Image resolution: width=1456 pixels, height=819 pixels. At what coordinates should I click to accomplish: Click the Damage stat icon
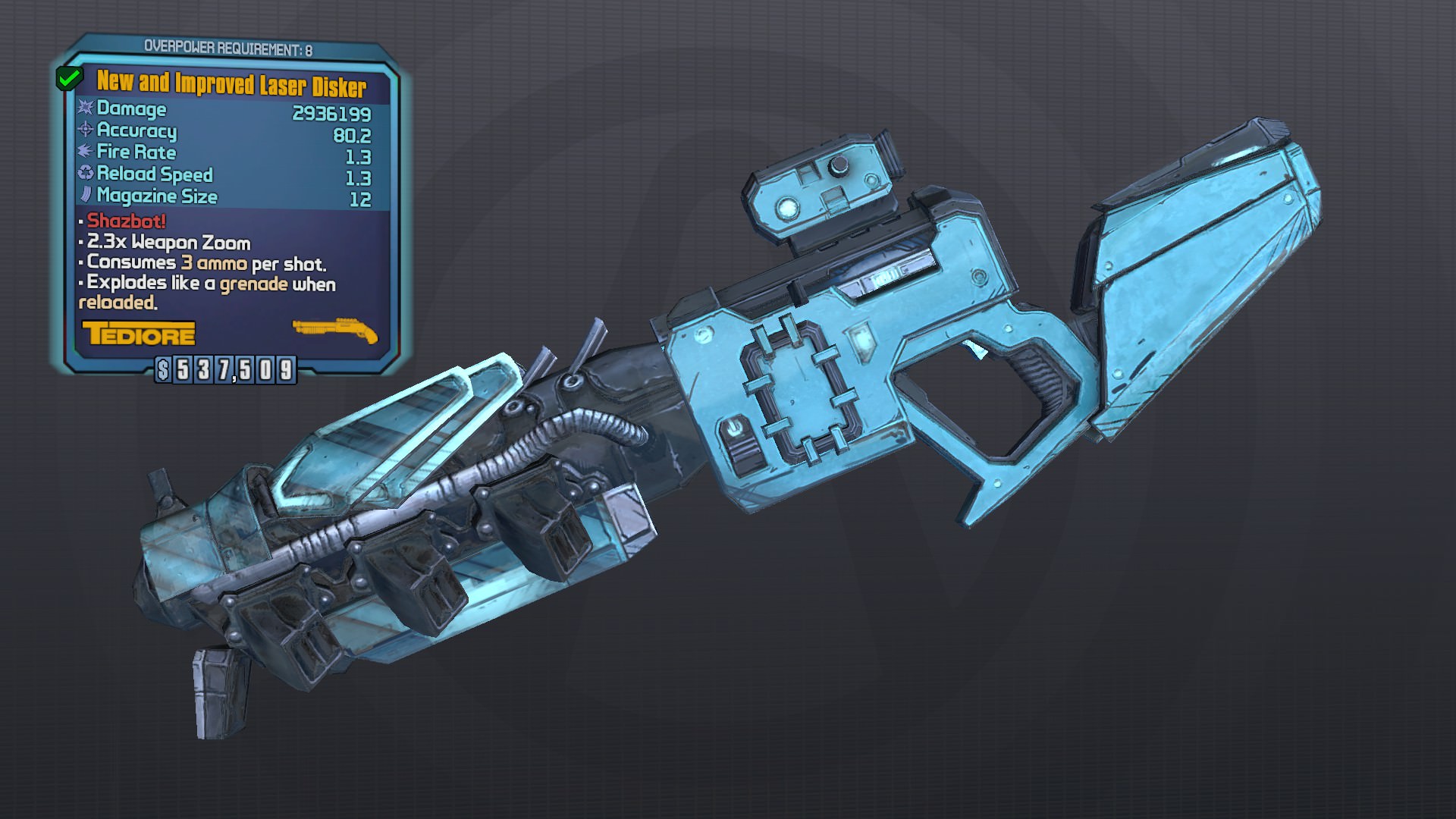point(84,109)
